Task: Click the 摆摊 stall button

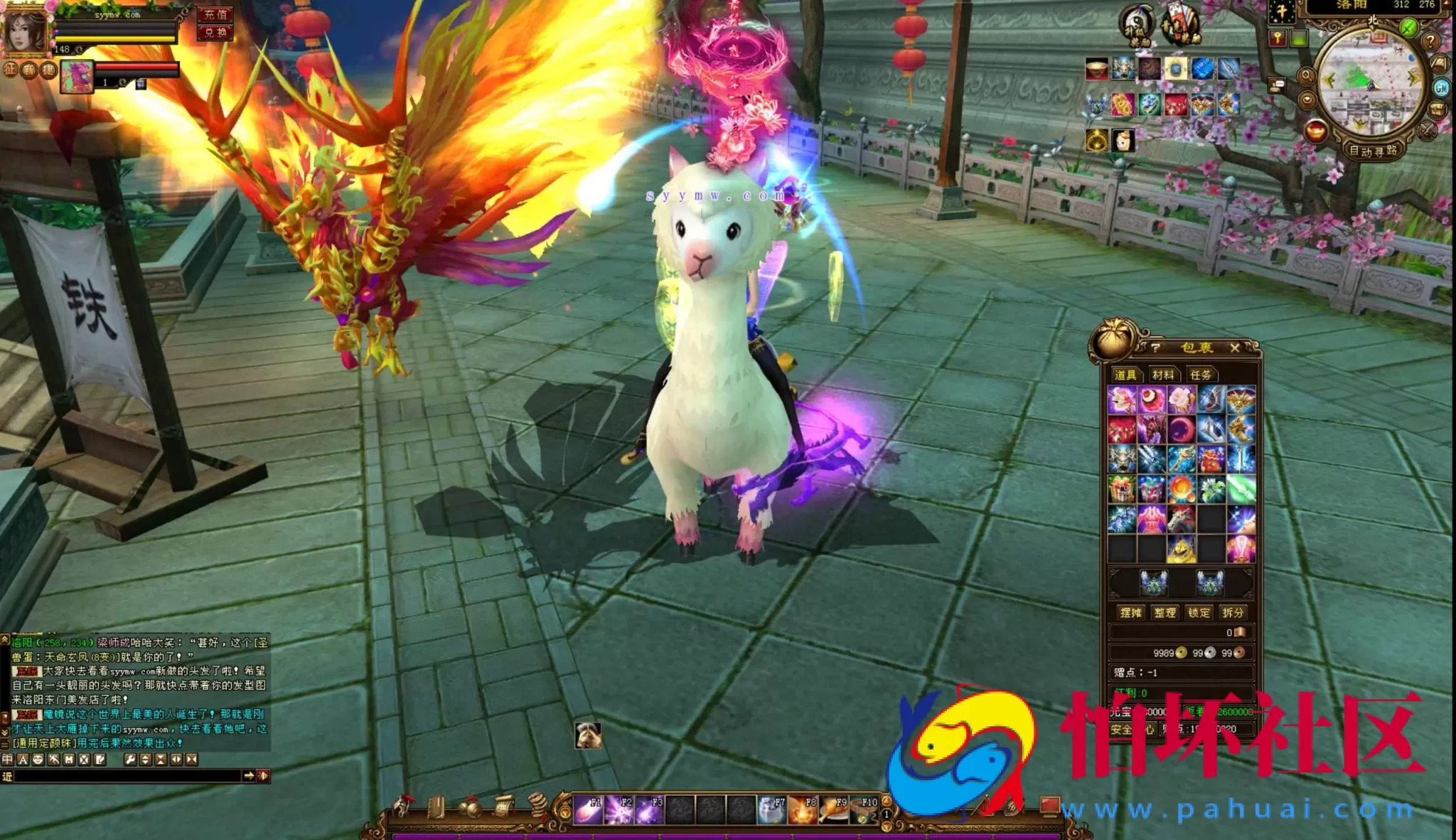Action: pyautogui.click(x=1130, y=613)
